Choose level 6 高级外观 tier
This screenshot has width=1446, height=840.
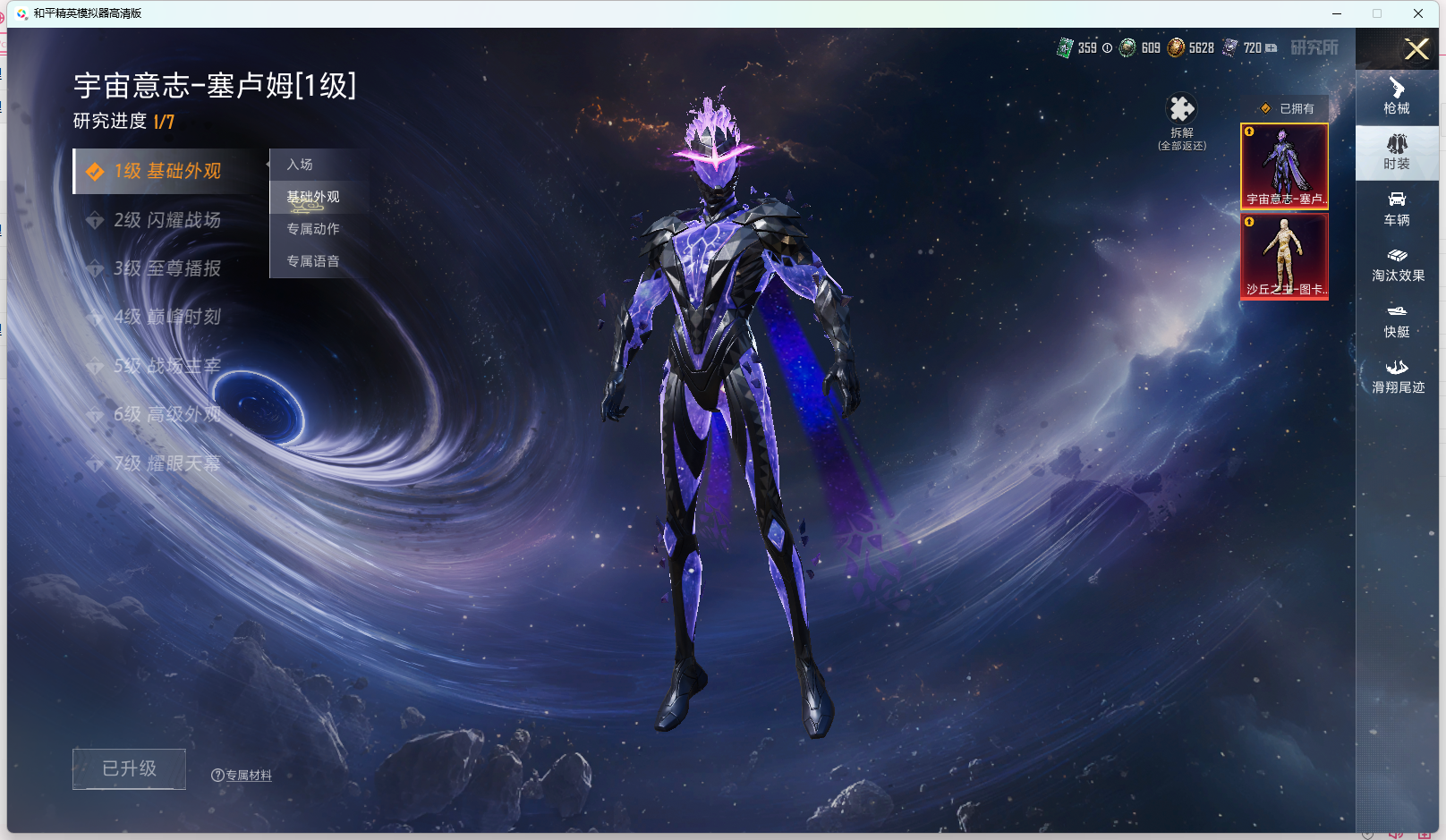pos(167,414)
